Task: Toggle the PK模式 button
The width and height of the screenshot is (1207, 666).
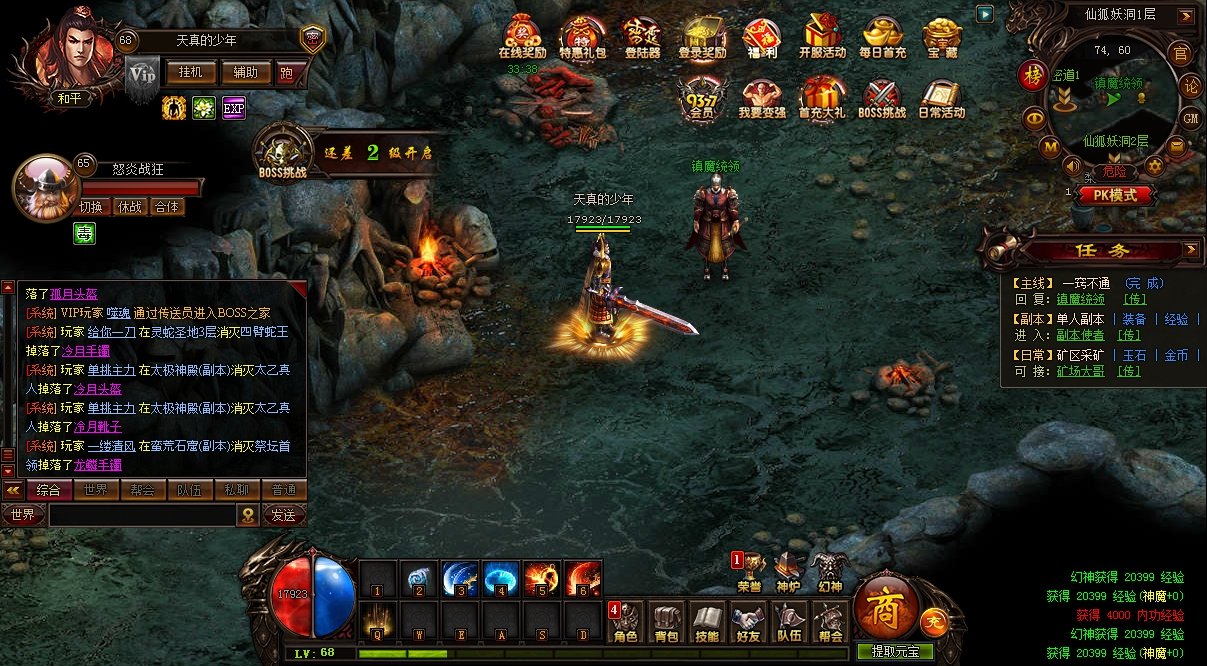Action: pyautogui.click(x=1115, y=196)
